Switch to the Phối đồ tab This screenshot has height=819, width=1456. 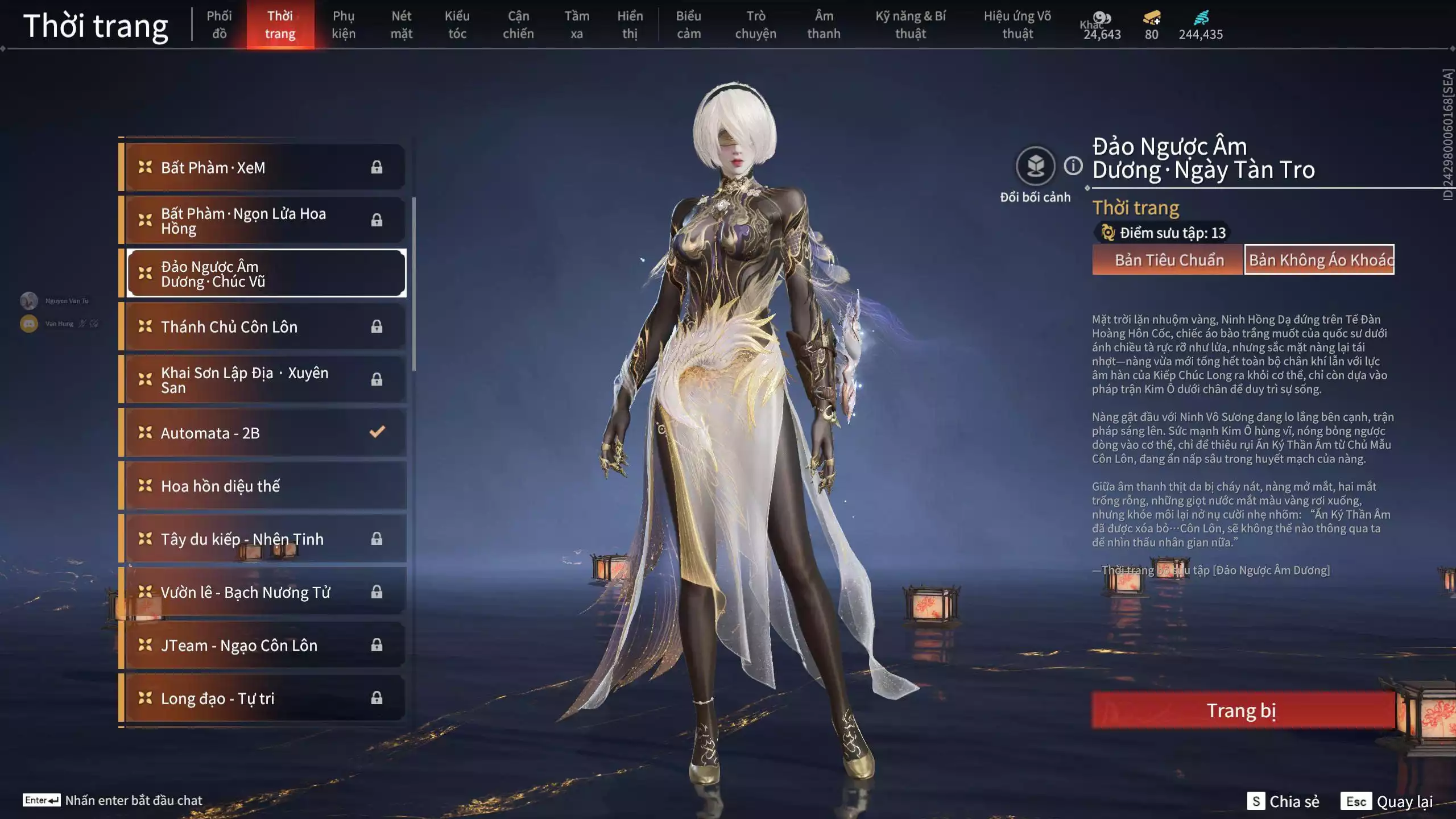point(219,25)
